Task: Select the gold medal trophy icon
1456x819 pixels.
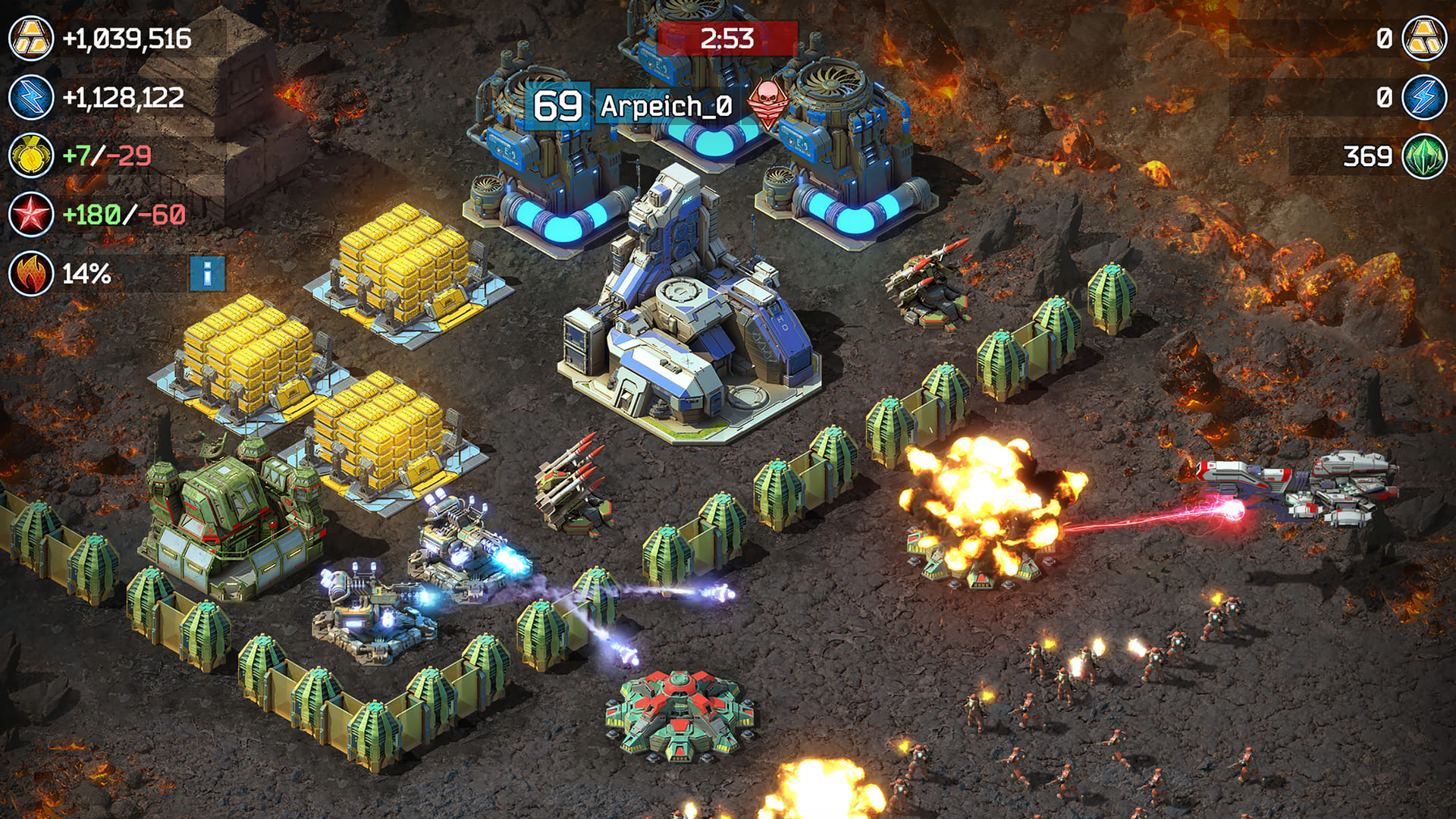Action: click(31, 156)
